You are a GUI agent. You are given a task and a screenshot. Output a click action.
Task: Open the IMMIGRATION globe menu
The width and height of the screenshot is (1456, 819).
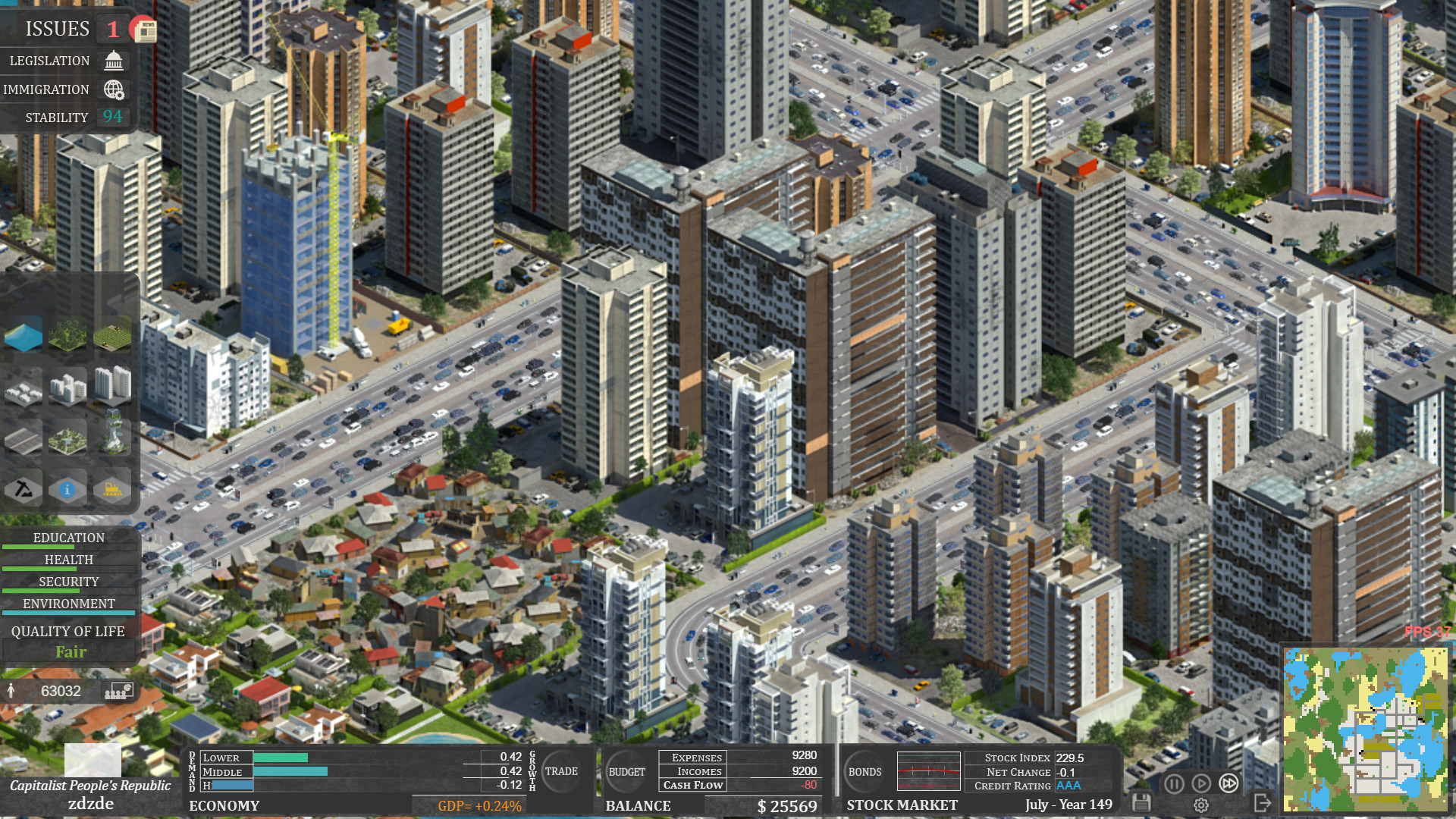pos(112,89)
